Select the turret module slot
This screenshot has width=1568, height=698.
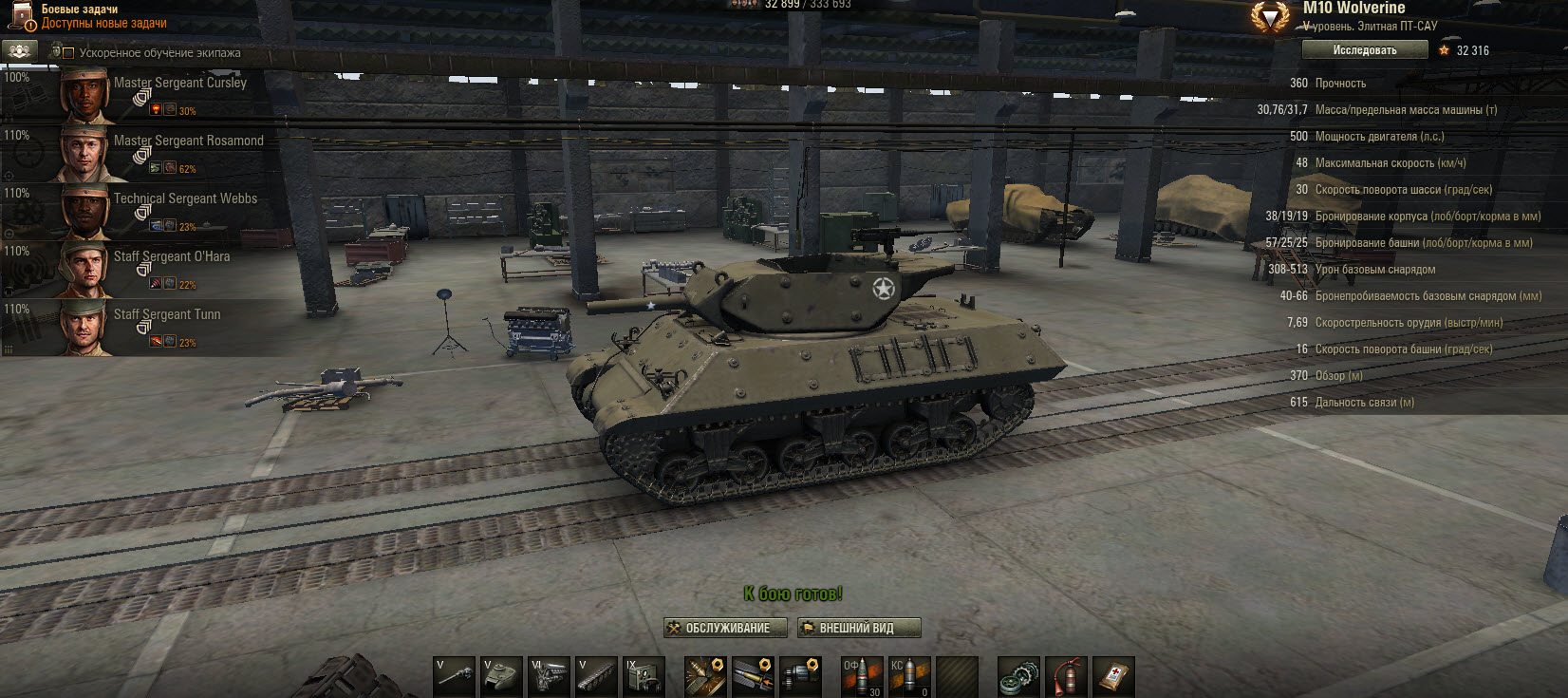502,676
